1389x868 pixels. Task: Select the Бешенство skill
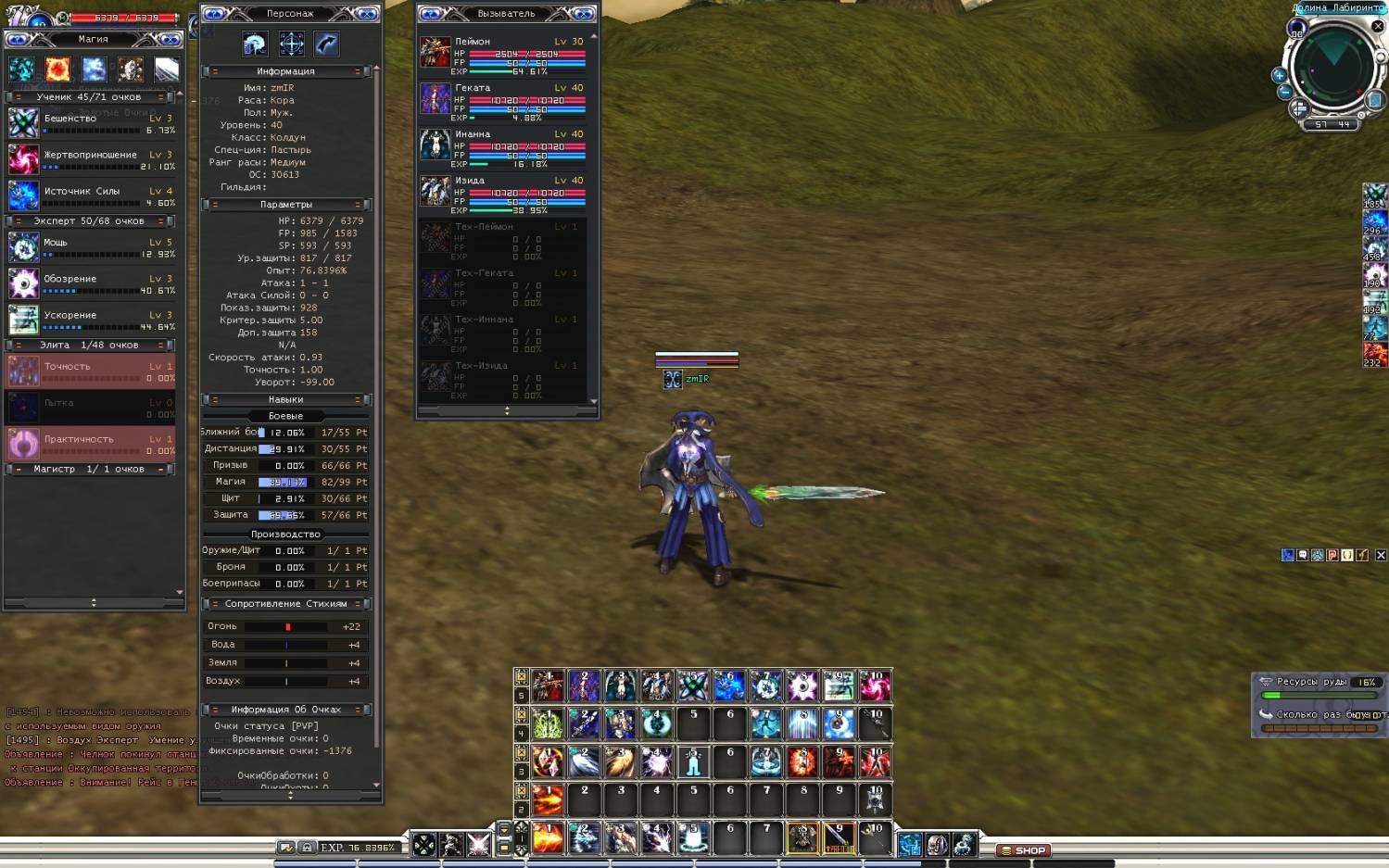(x=24, y=122)
